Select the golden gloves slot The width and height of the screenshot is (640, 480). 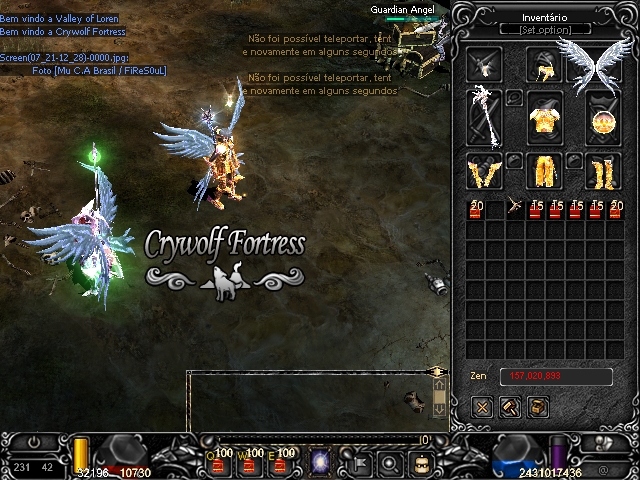coord(486,171)
